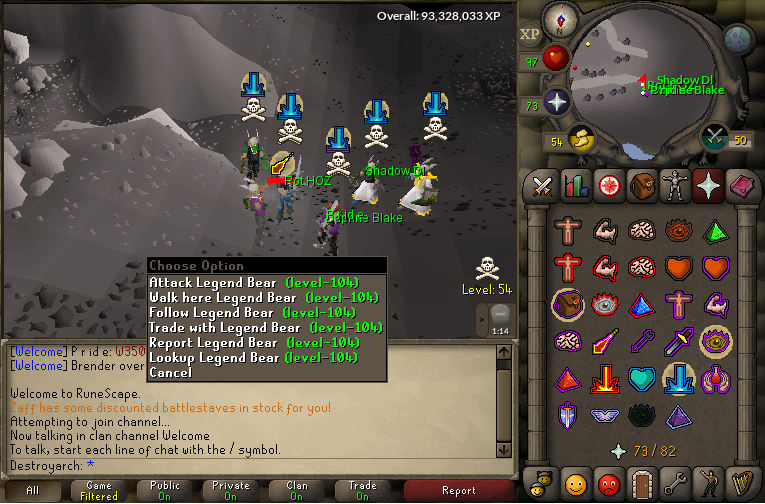Click the compass on the minimap
765x504 pixels.
pos(560,20)
